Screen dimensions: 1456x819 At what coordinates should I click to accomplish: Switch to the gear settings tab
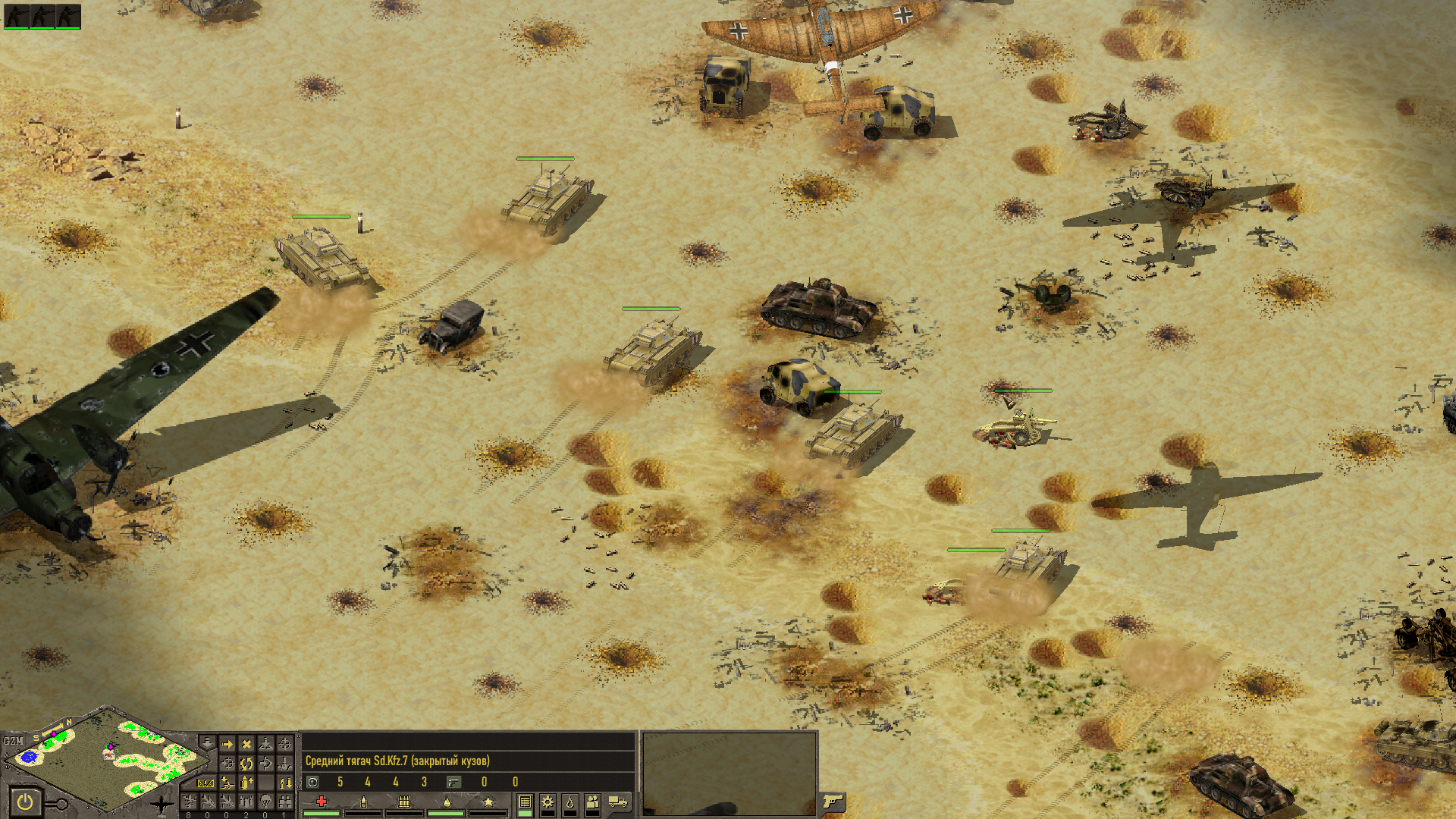pos(548,802)
